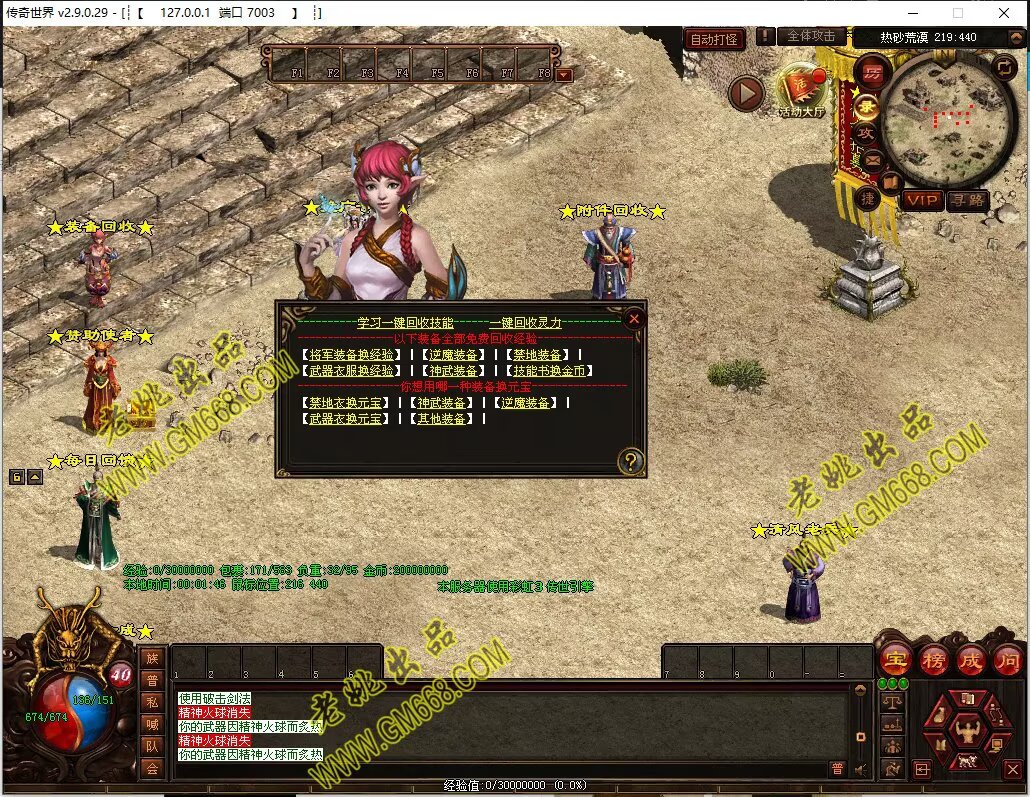Open the VIP panel button
This screenshot has height=797, width=1030.
point(922,201)
